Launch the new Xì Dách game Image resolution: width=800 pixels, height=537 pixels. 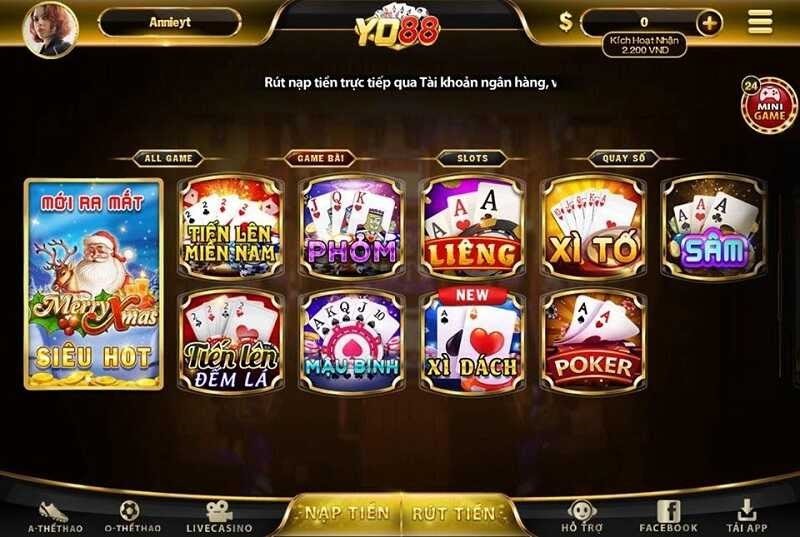[471, 340]
